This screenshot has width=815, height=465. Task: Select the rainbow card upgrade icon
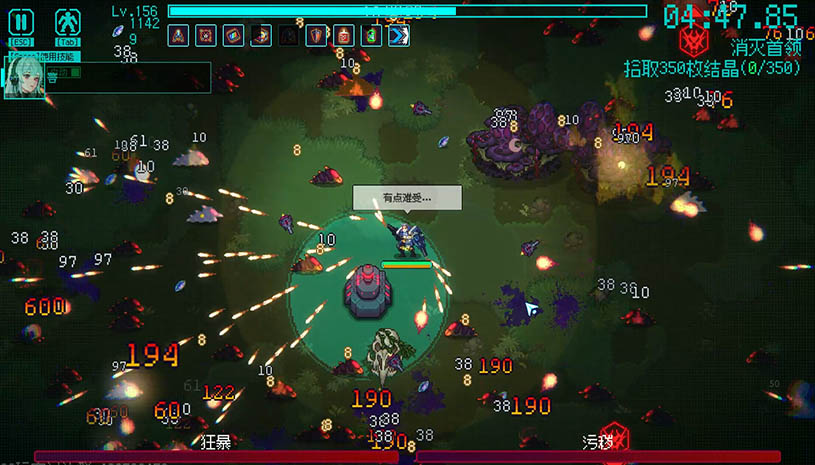[233, 36]
